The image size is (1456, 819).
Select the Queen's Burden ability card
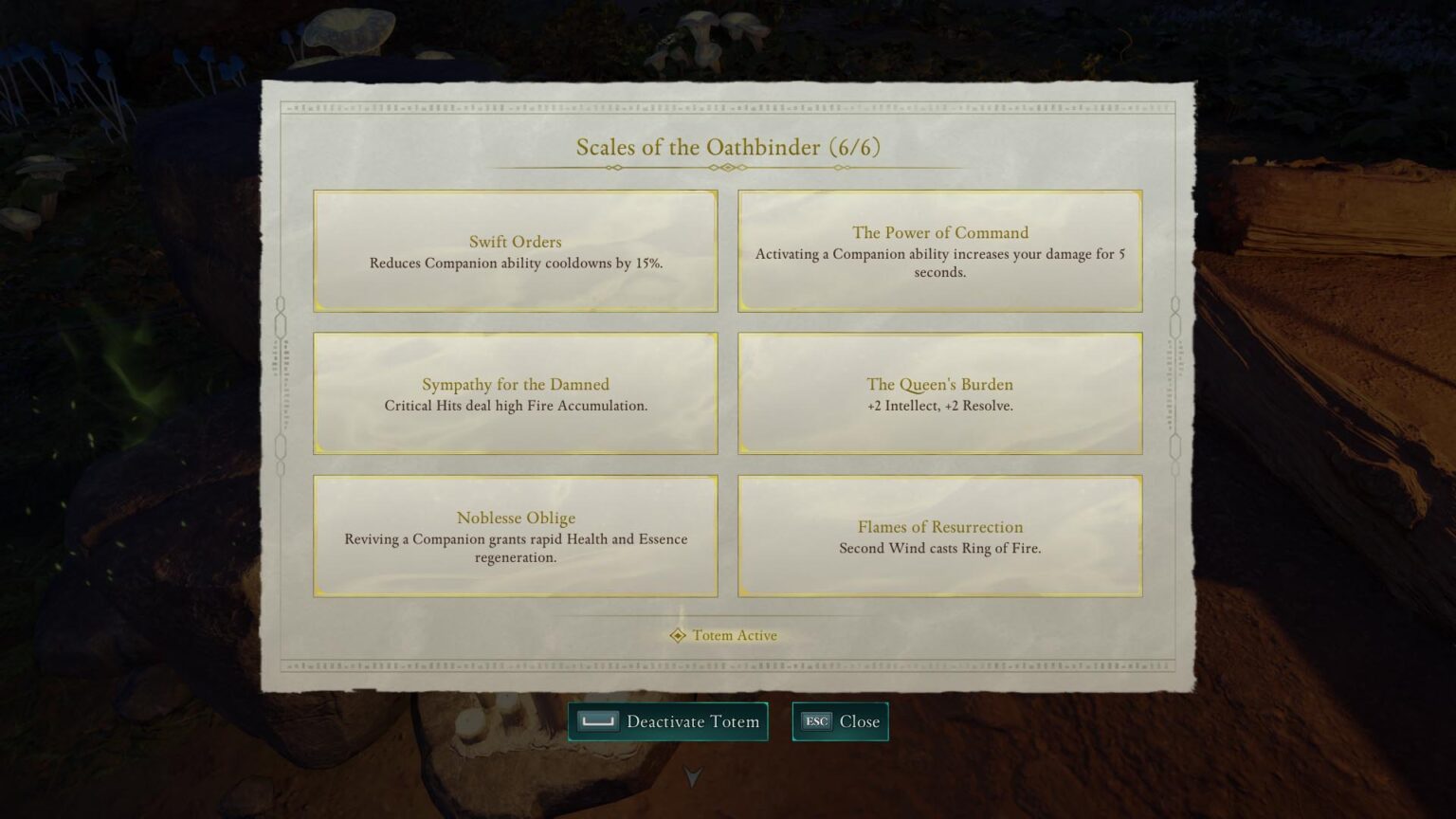pyautogui.click(x=939, y=392)
